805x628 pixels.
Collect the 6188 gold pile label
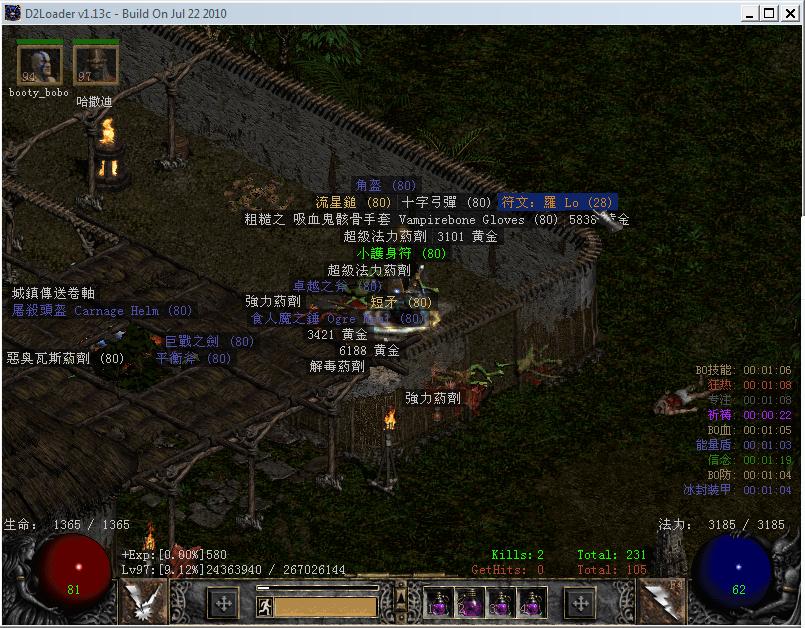369,351
